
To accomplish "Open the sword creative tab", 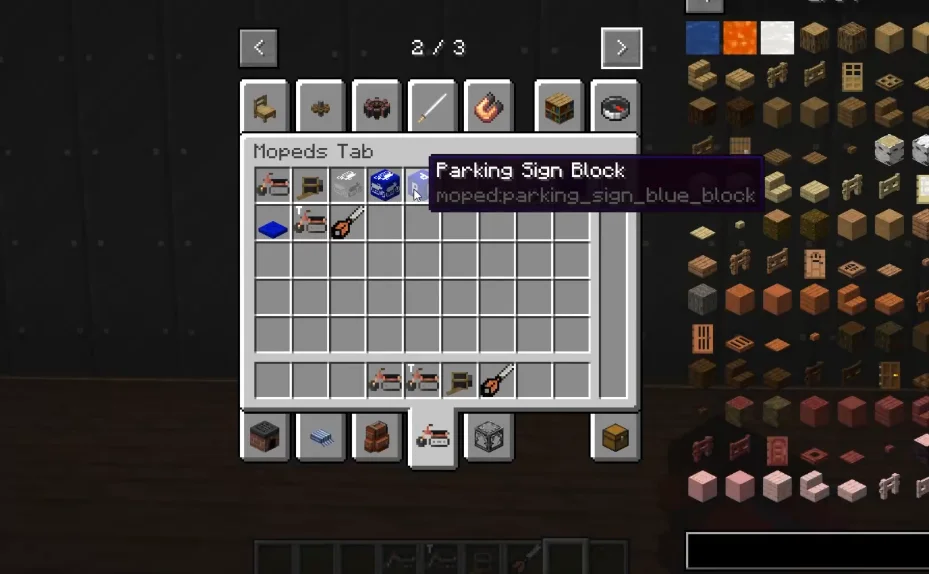I will coord(433,108).
